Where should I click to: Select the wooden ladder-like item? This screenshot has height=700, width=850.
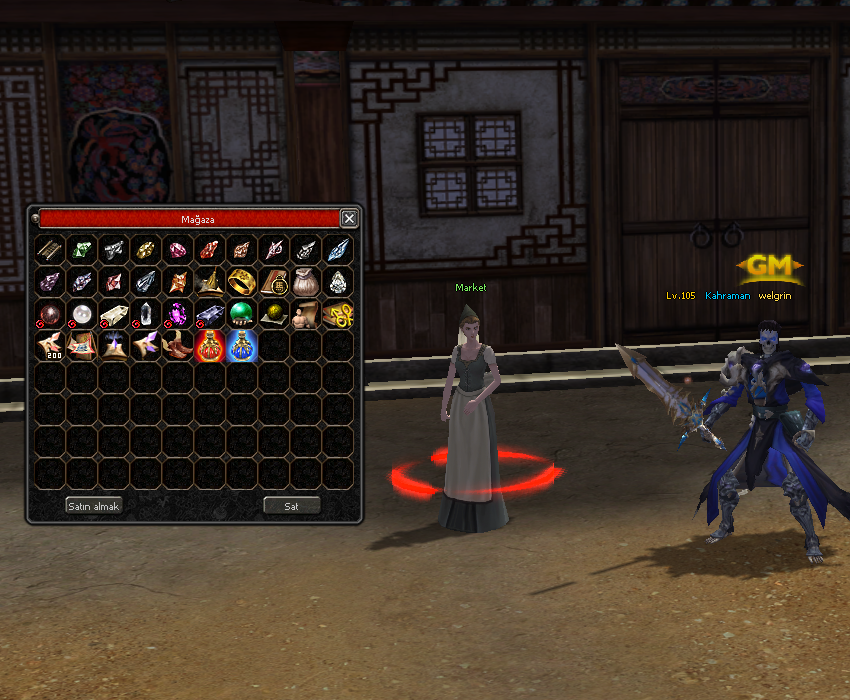click(x=50, y=250)
